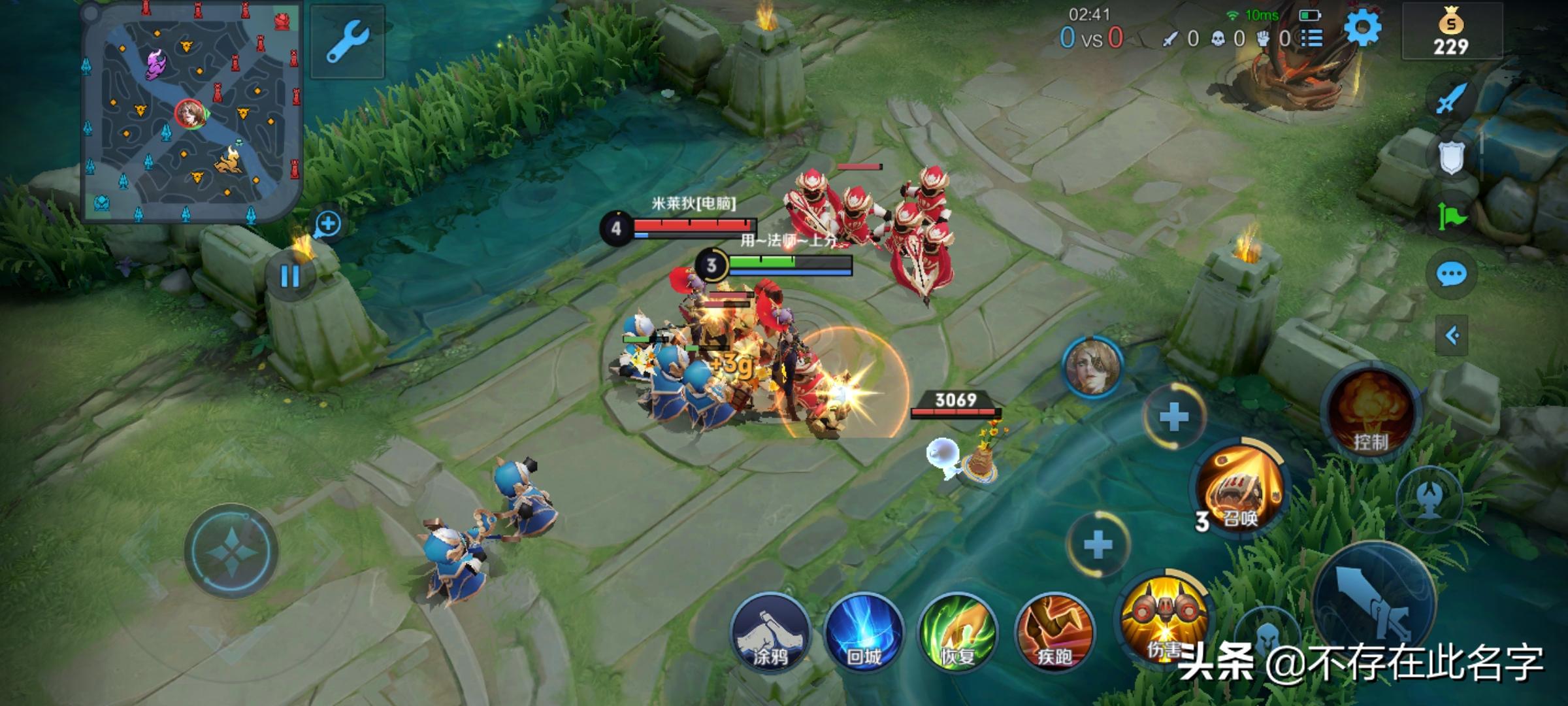1568x706 pixels.
Task: Open the settings gear
Action: (x=1363, y=29)
